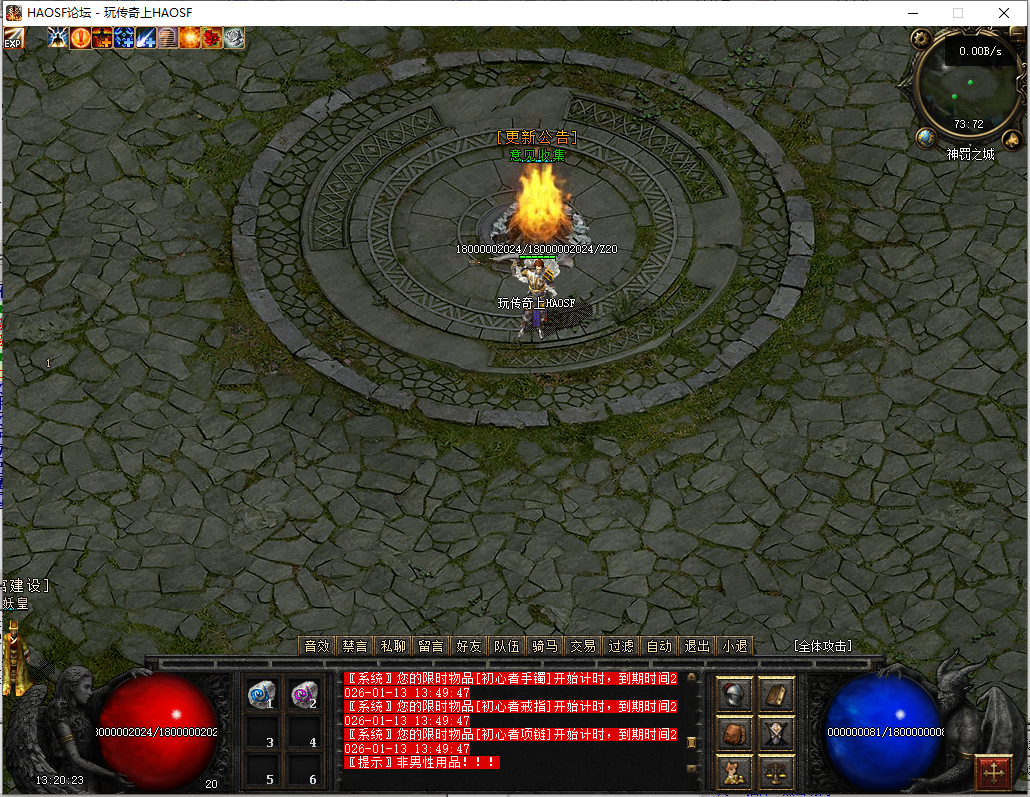Click the red cross button beside the blue orb
This screenshot has height=797, width=1030.
click(993, 772)
